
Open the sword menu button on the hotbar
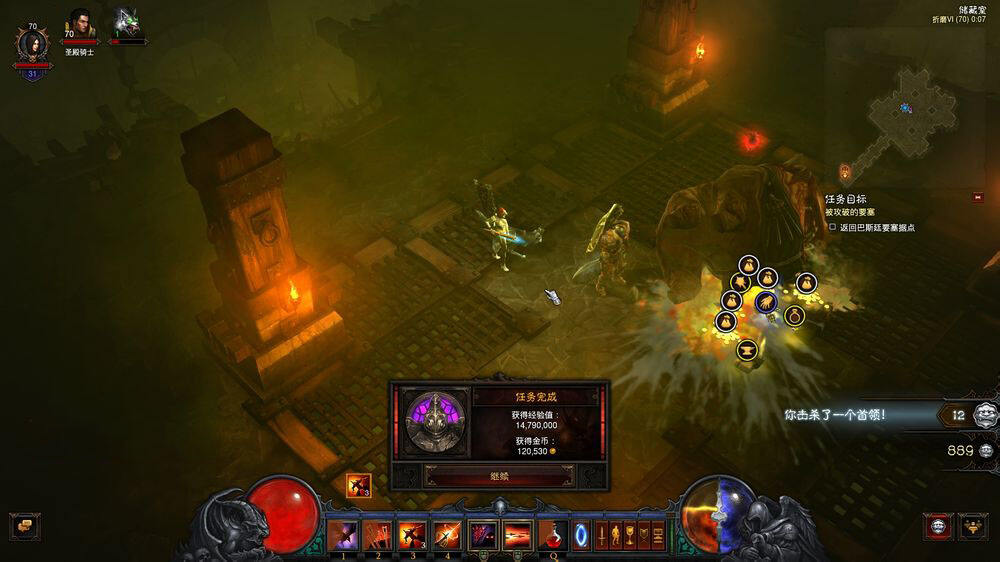coord(603,535)
